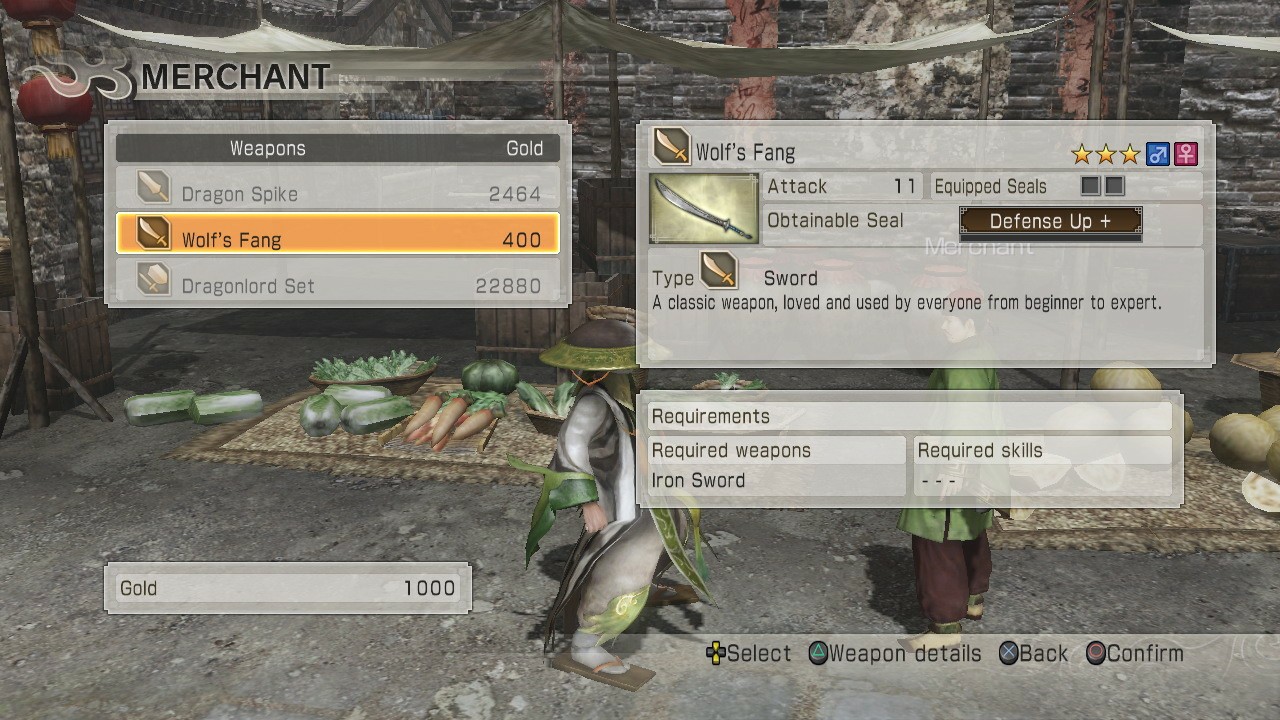The image size is (1280, 720).
Task: Click the Wolf's Fang blade preview image
Action: pyautogui.click(x=703, y=207)
